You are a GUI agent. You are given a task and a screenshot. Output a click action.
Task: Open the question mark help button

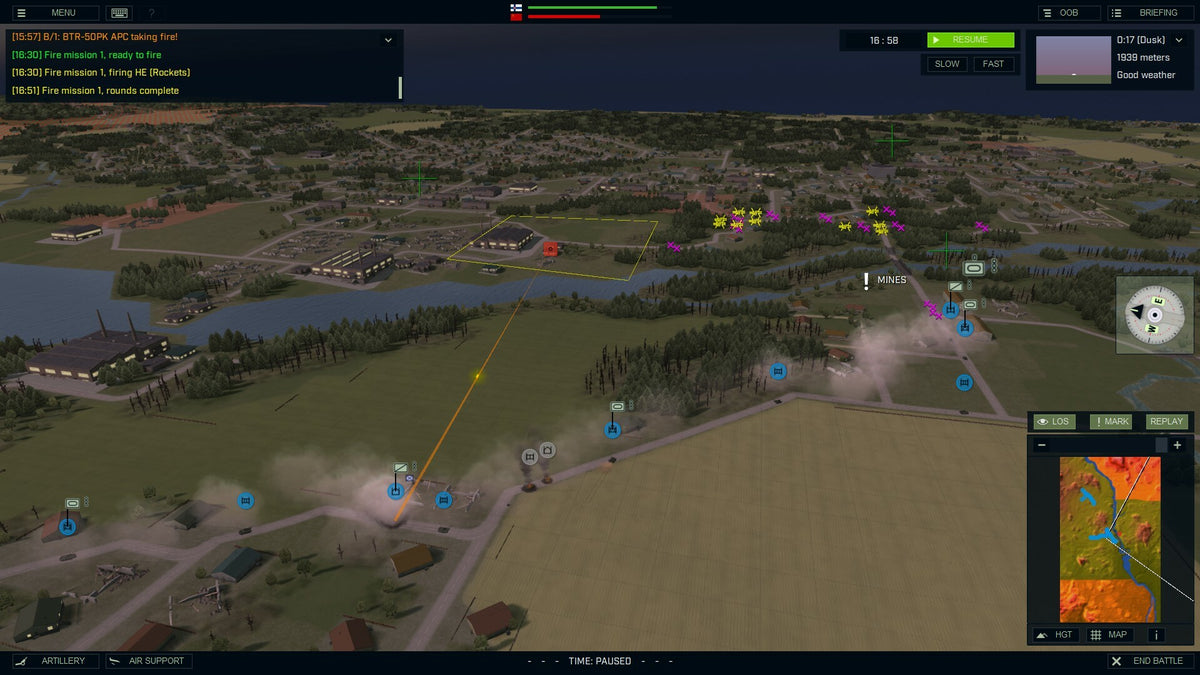[x=151, y=13]
